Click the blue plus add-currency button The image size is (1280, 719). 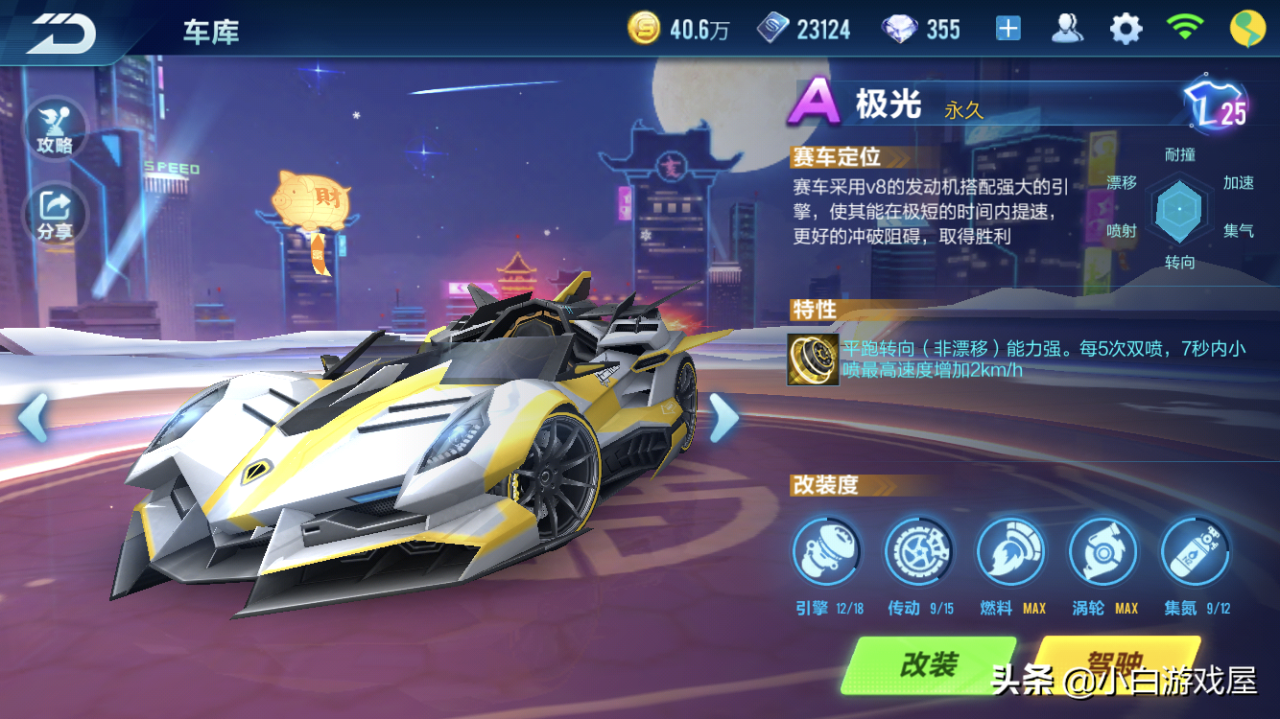tap(1008, 29)
